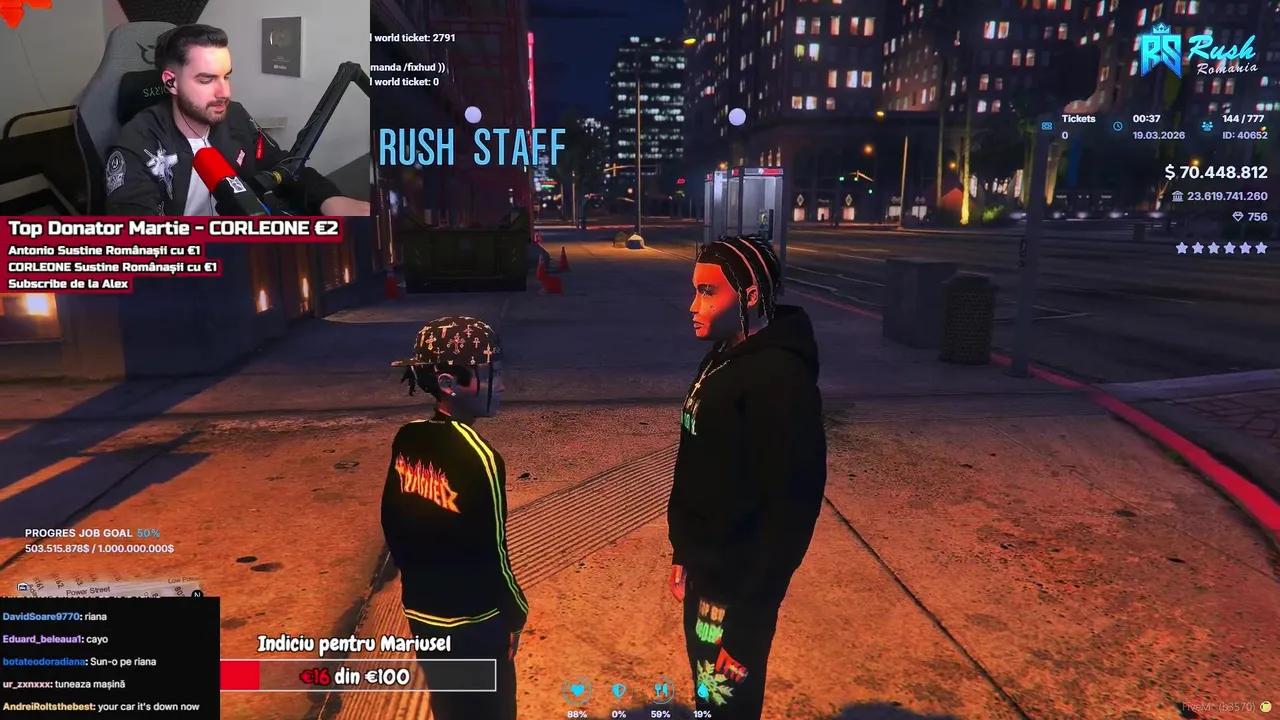
Task: Click the thirst water drop icon
Action: tap(702, 689)
